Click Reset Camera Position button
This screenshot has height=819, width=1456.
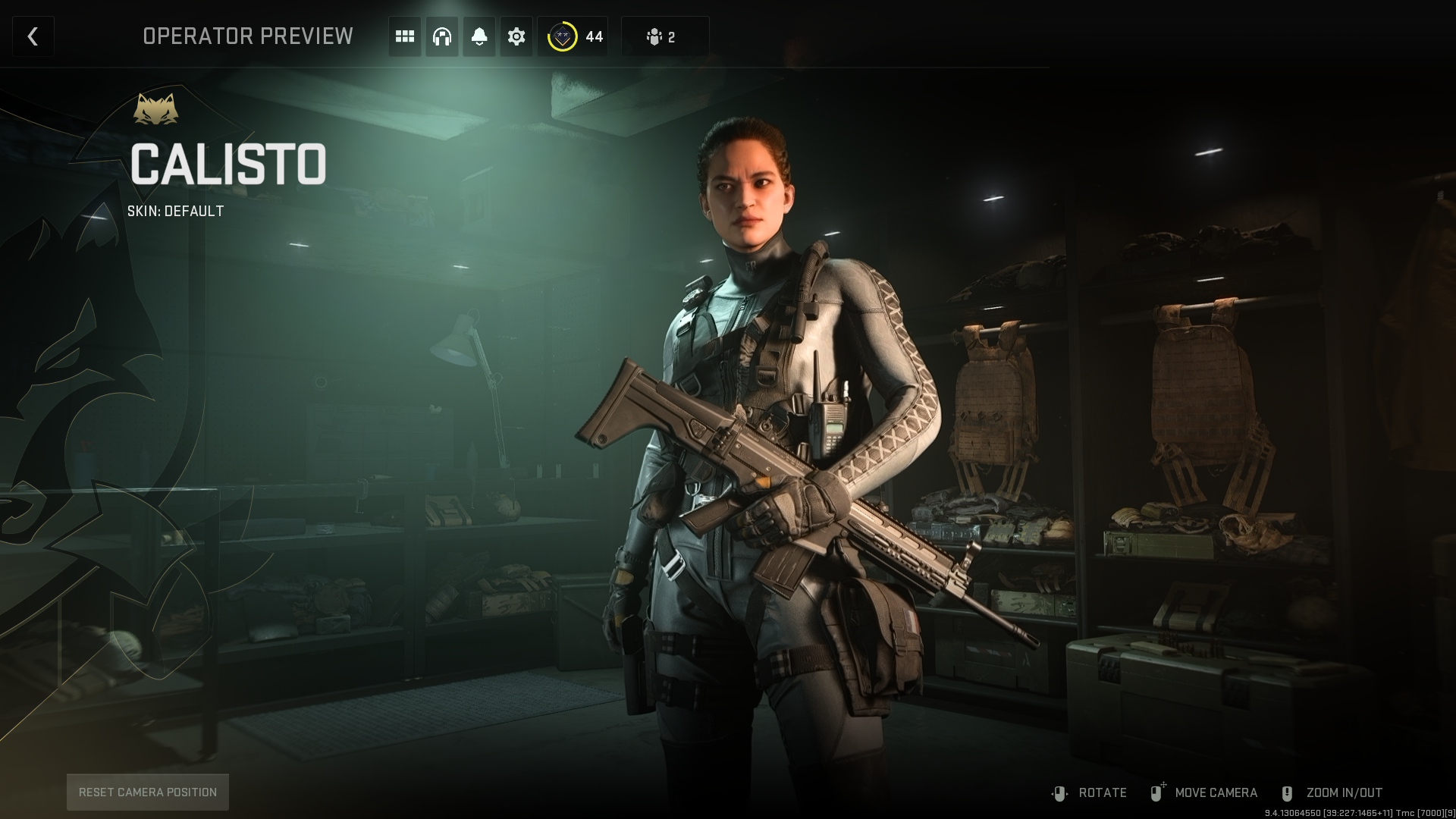coord(148,792)
